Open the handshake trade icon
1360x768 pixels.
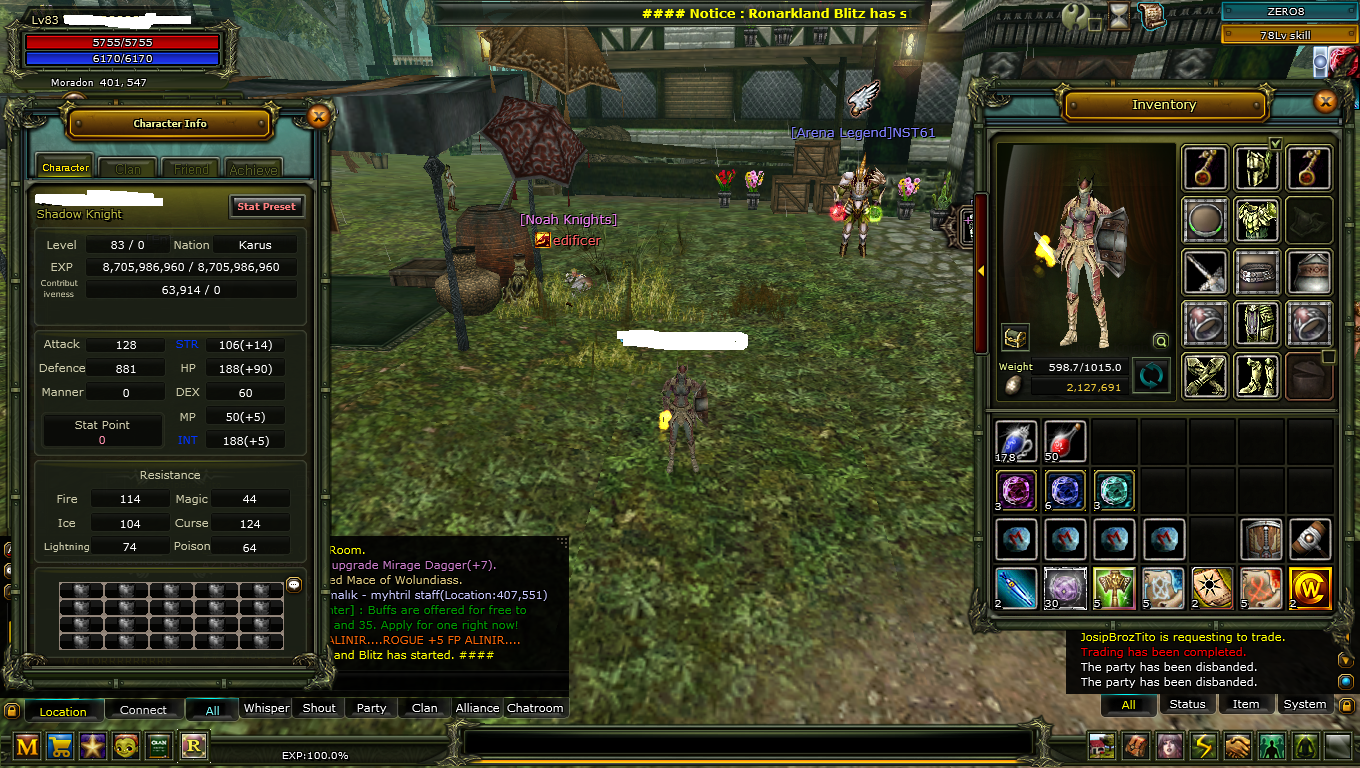1237,746
